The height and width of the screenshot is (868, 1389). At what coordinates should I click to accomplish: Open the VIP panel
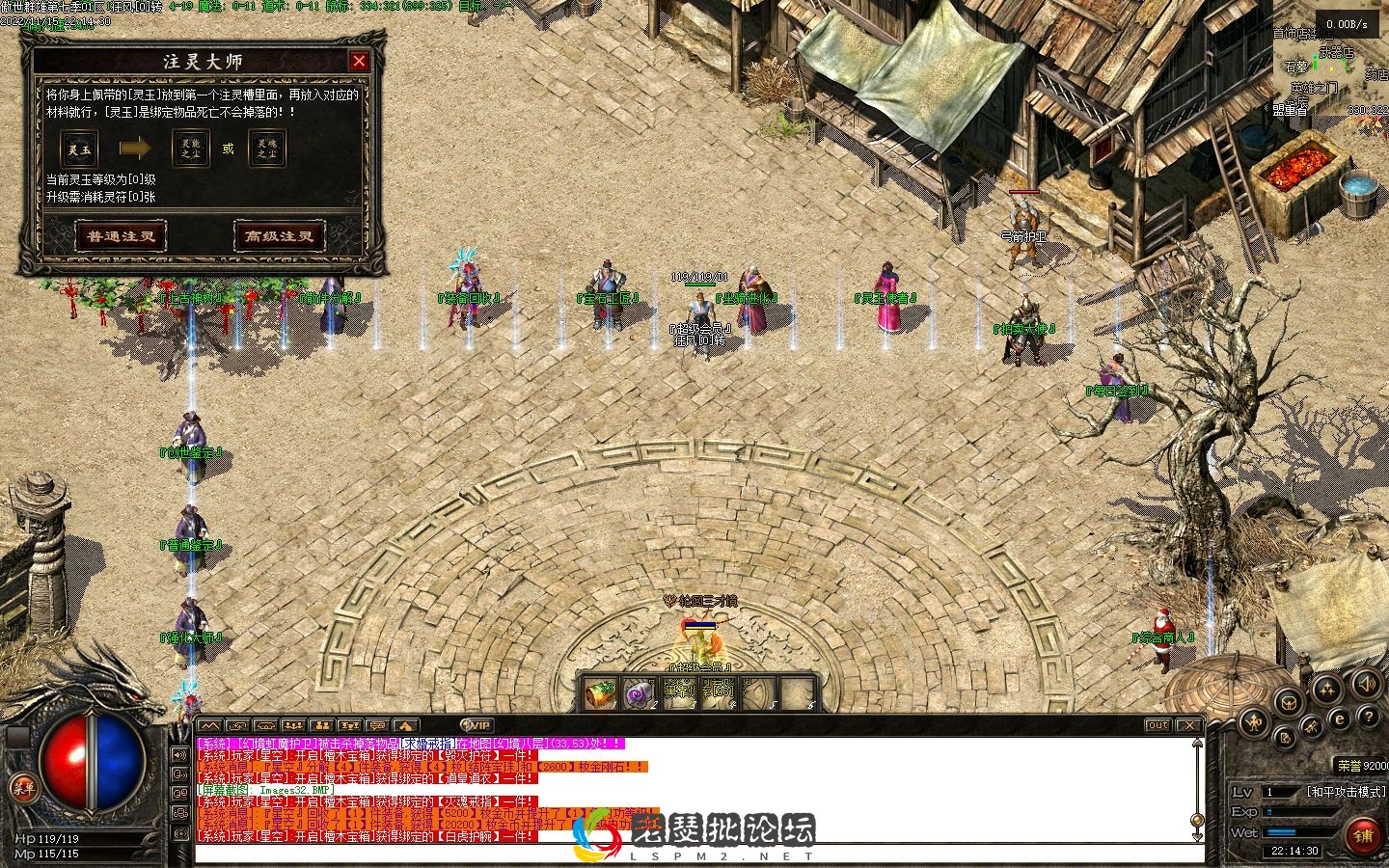click(477, 725)
